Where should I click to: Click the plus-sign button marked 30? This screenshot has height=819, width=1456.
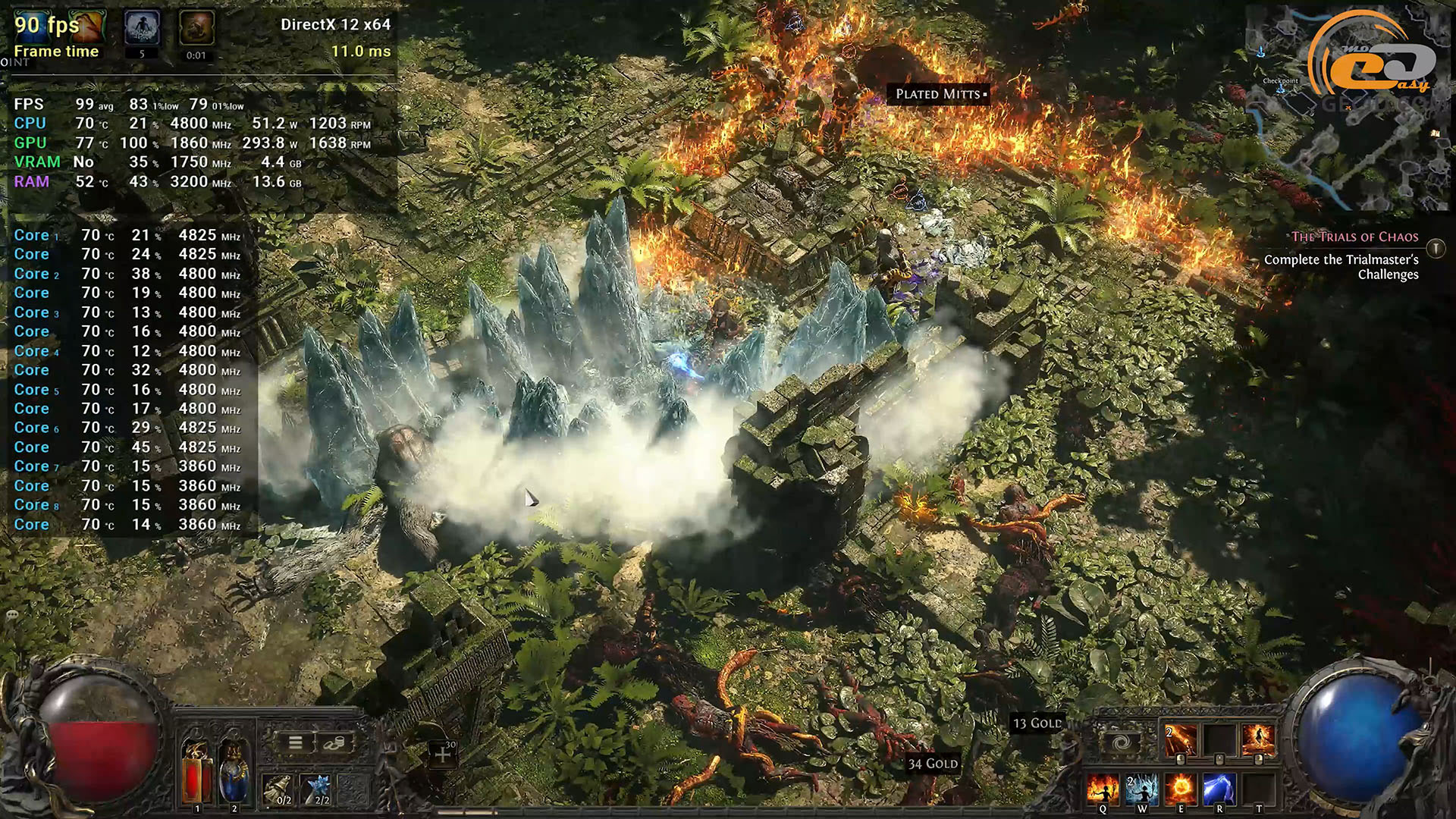click(x=443, y=754)
